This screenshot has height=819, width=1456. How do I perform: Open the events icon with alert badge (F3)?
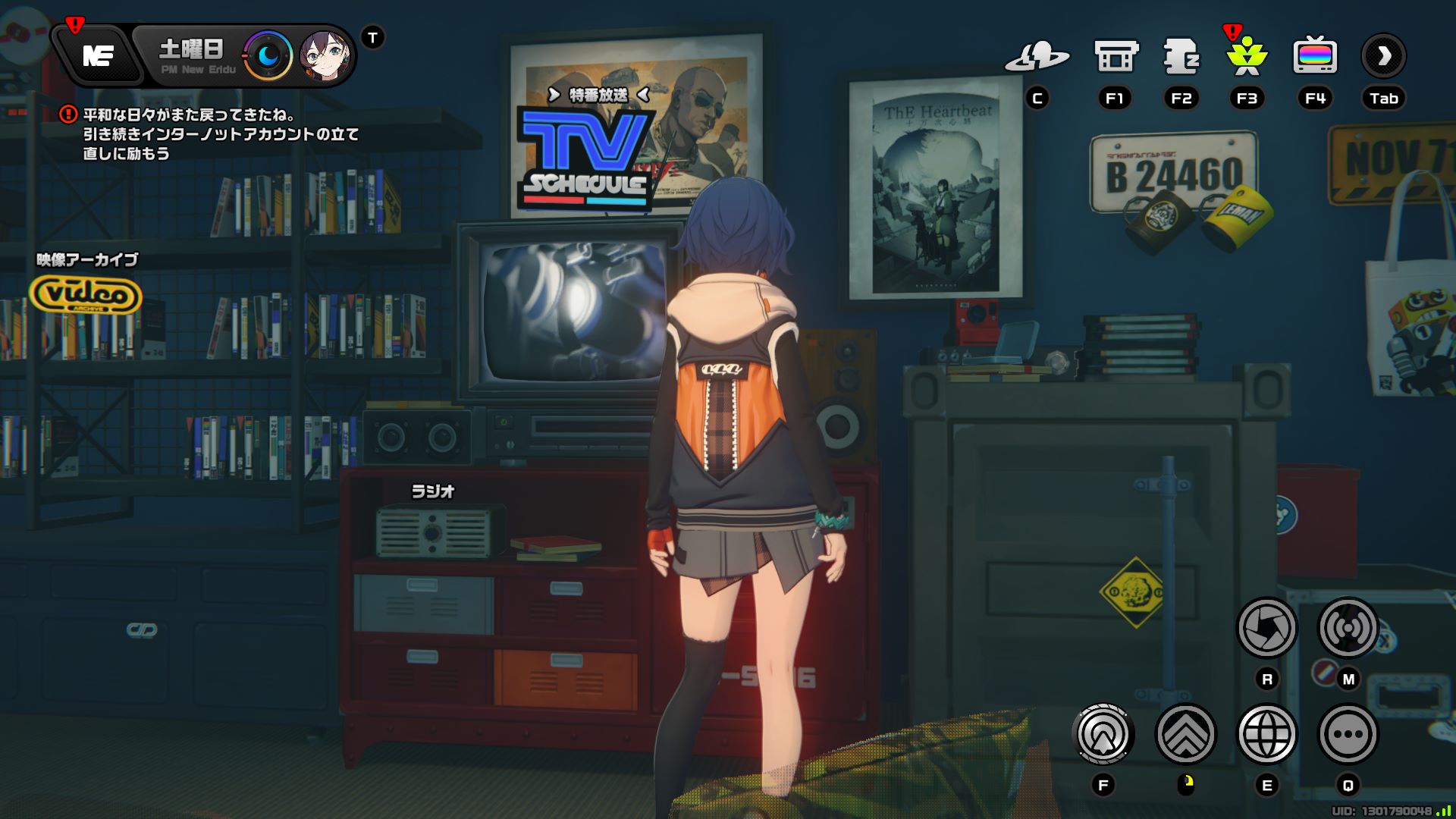point(1247,57)
